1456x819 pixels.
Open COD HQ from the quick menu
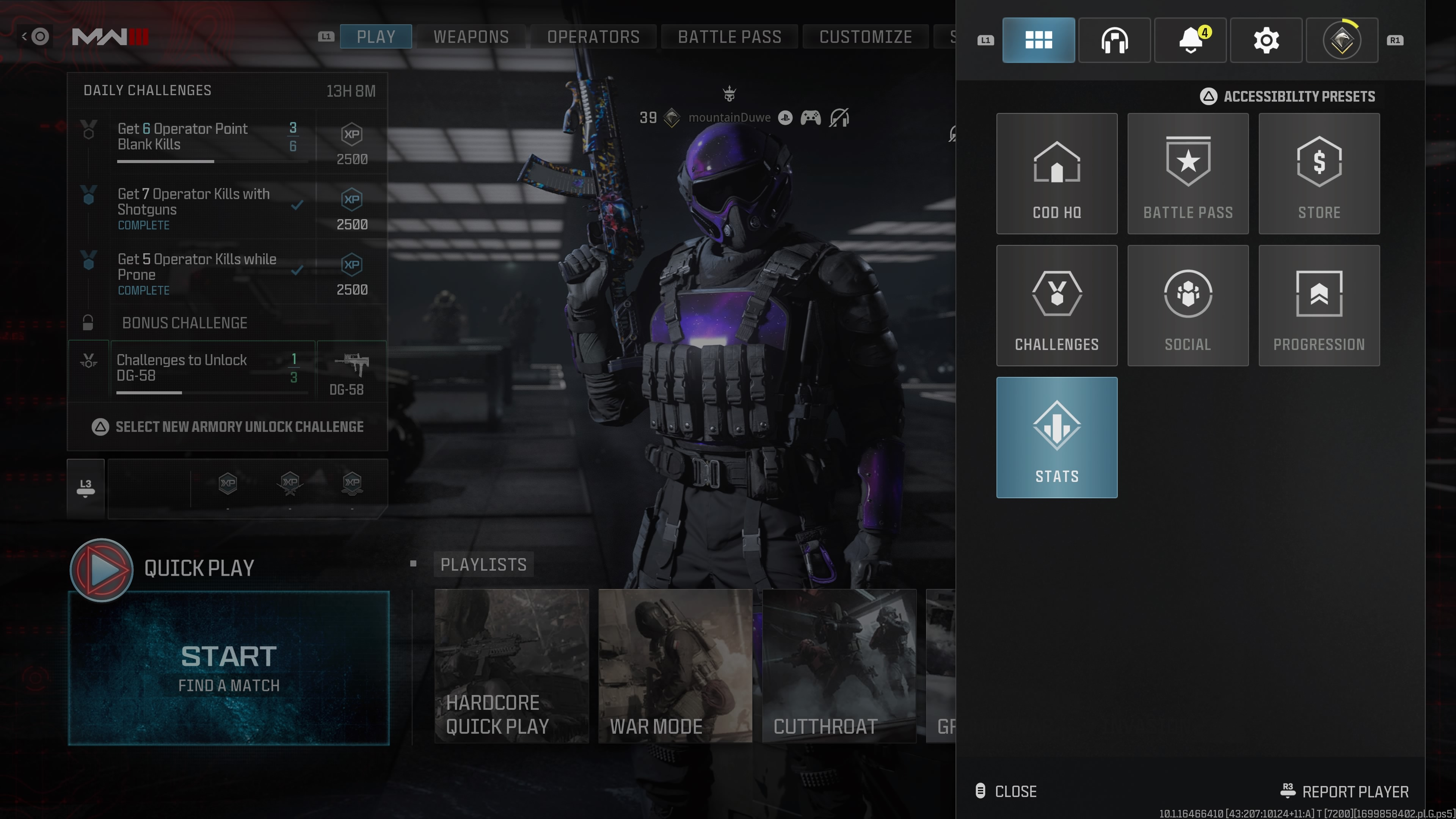pos(1056,174)
